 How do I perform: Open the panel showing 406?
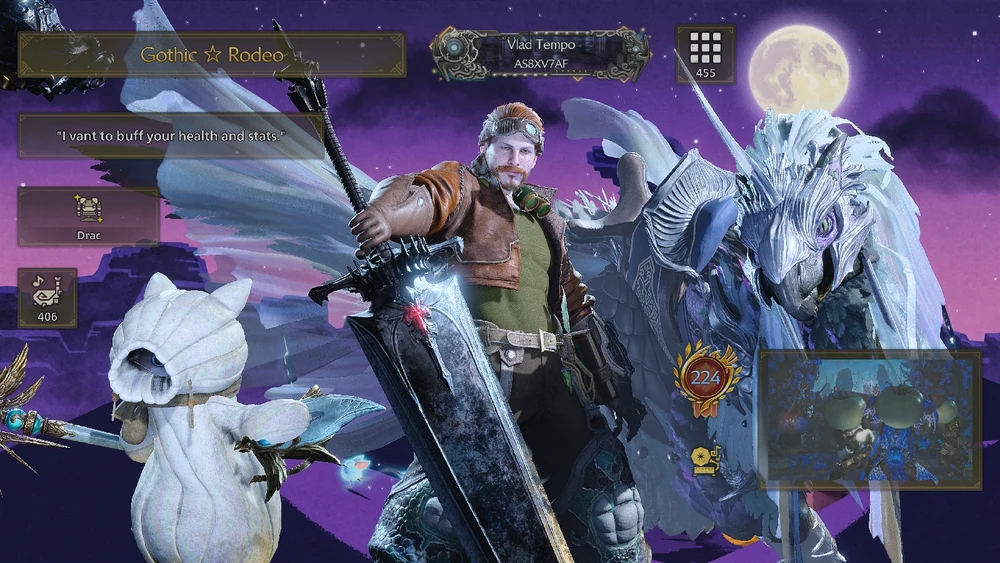coord(47,298)
